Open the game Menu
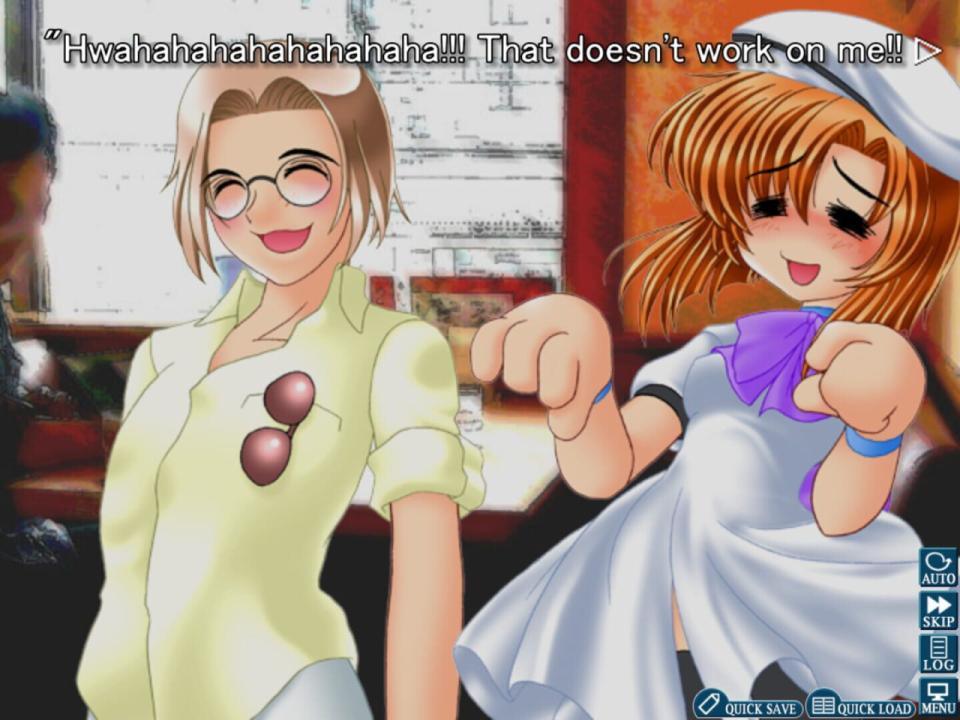 (x=938, y=696)
